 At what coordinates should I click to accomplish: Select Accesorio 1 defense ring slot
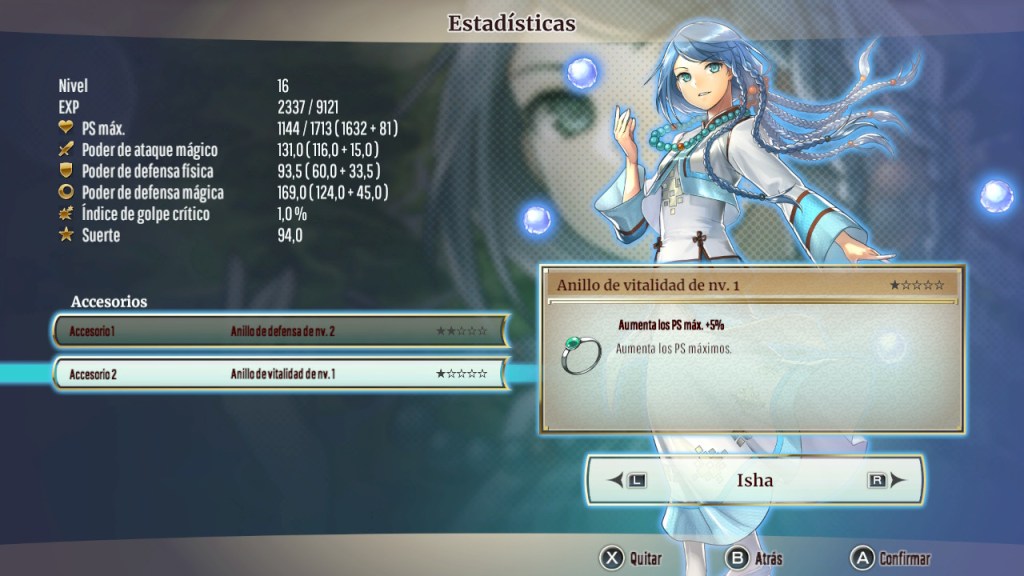[280, 330]
